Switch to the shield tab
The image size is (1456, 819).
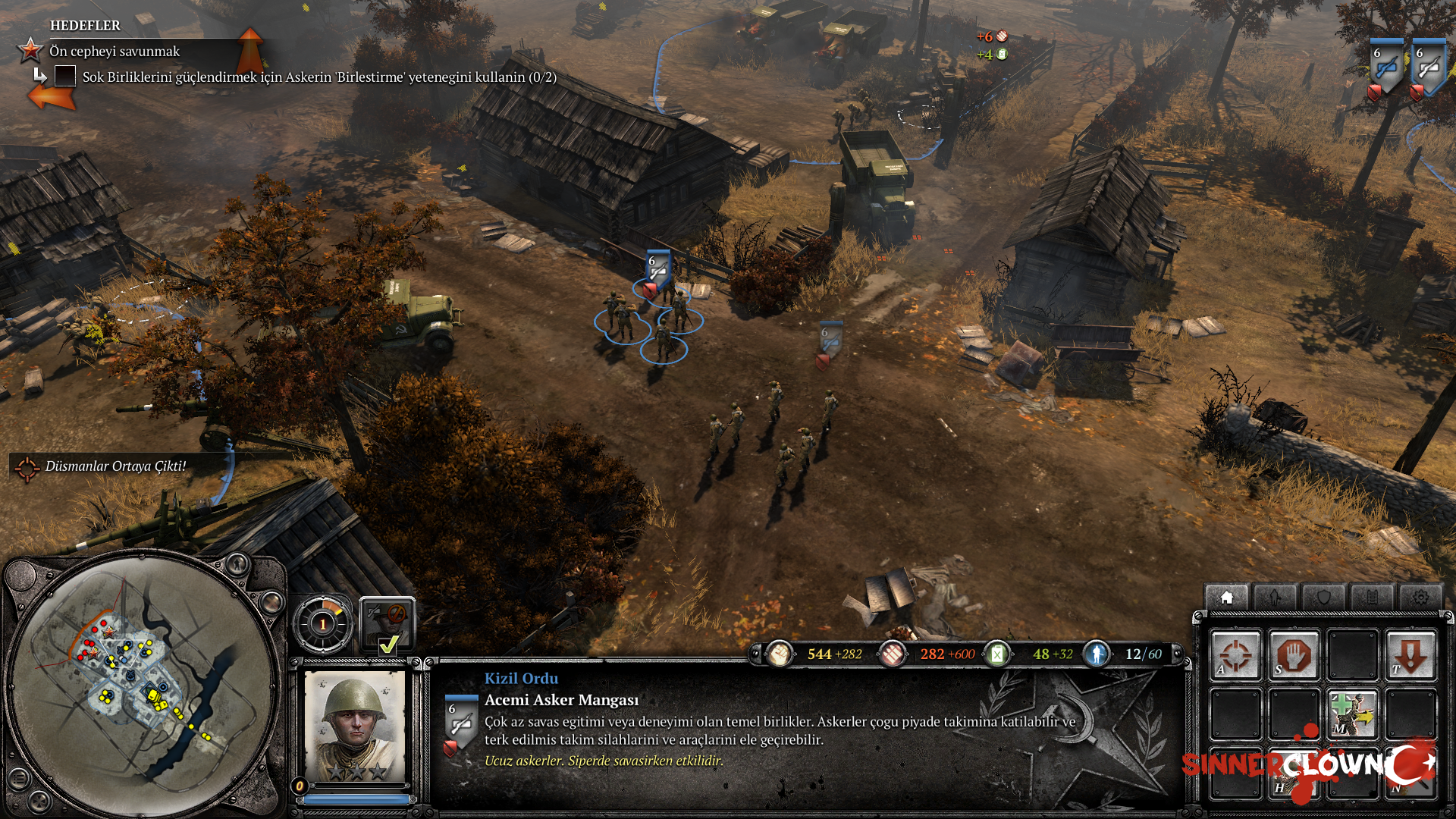[1323, 598]
